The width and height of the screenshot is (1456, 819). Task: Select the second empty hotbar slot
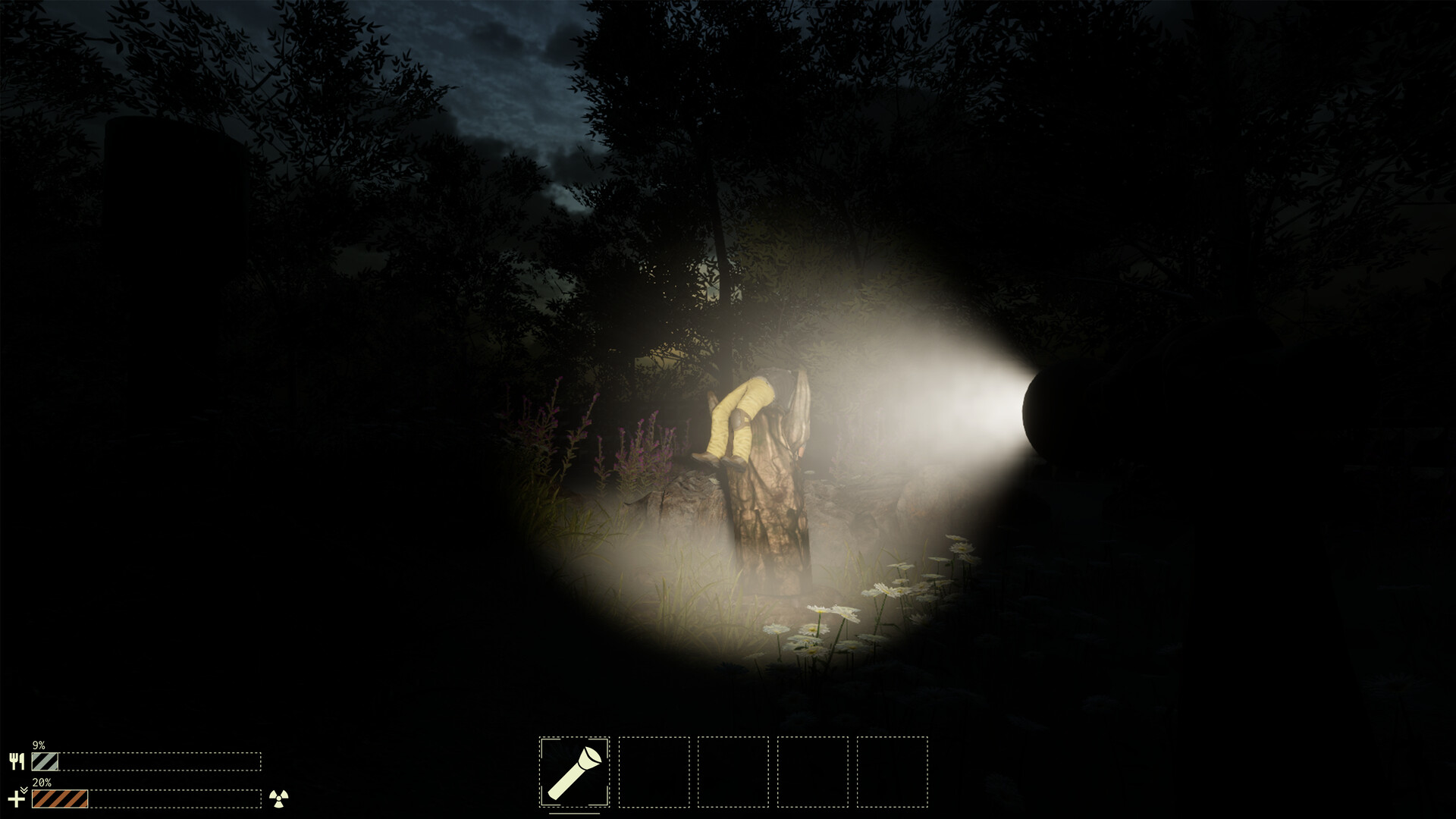coord(654,772)
